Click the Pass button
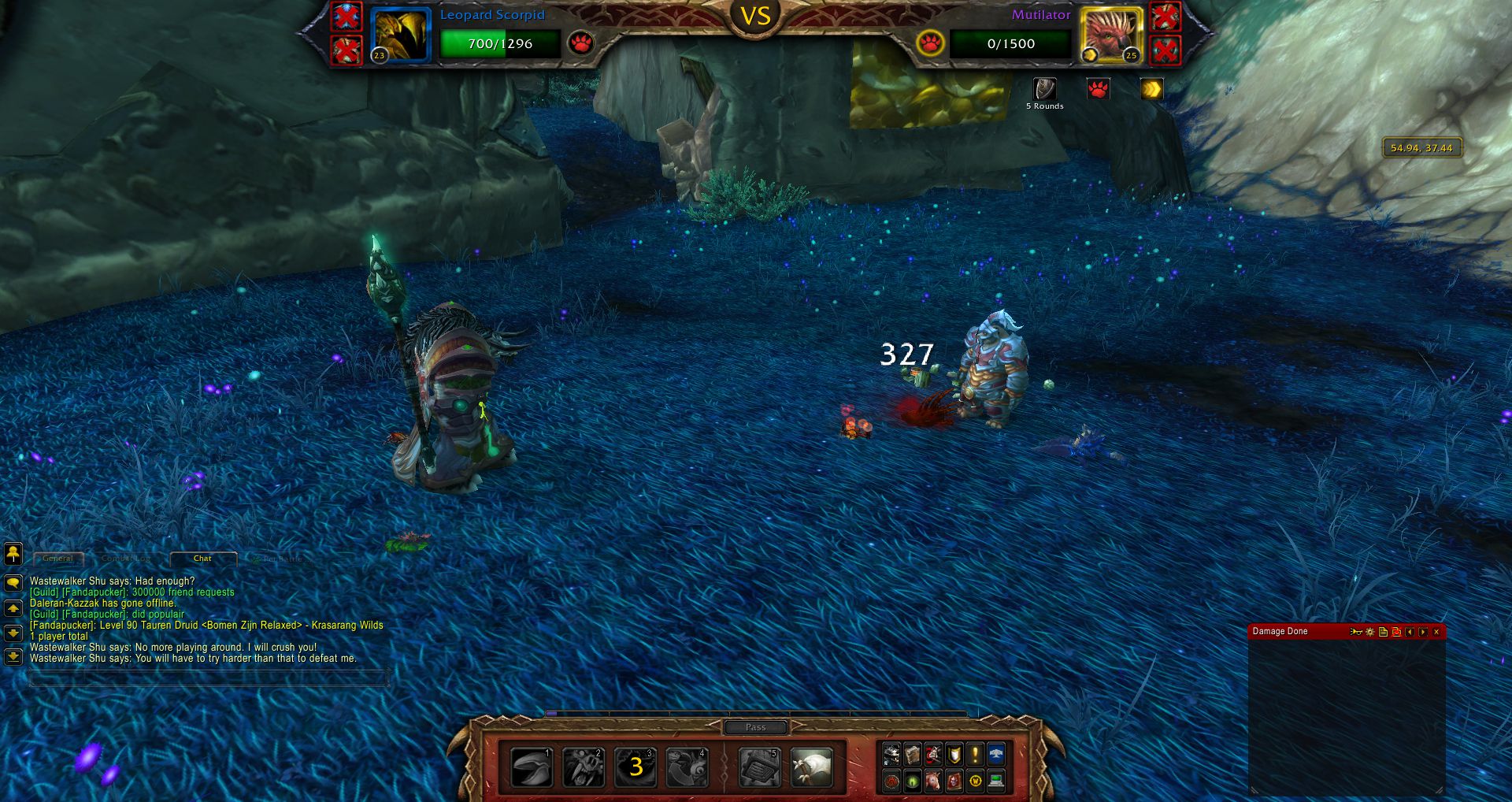This screenshot has width=1512, height=802. (x=755, y=727)
